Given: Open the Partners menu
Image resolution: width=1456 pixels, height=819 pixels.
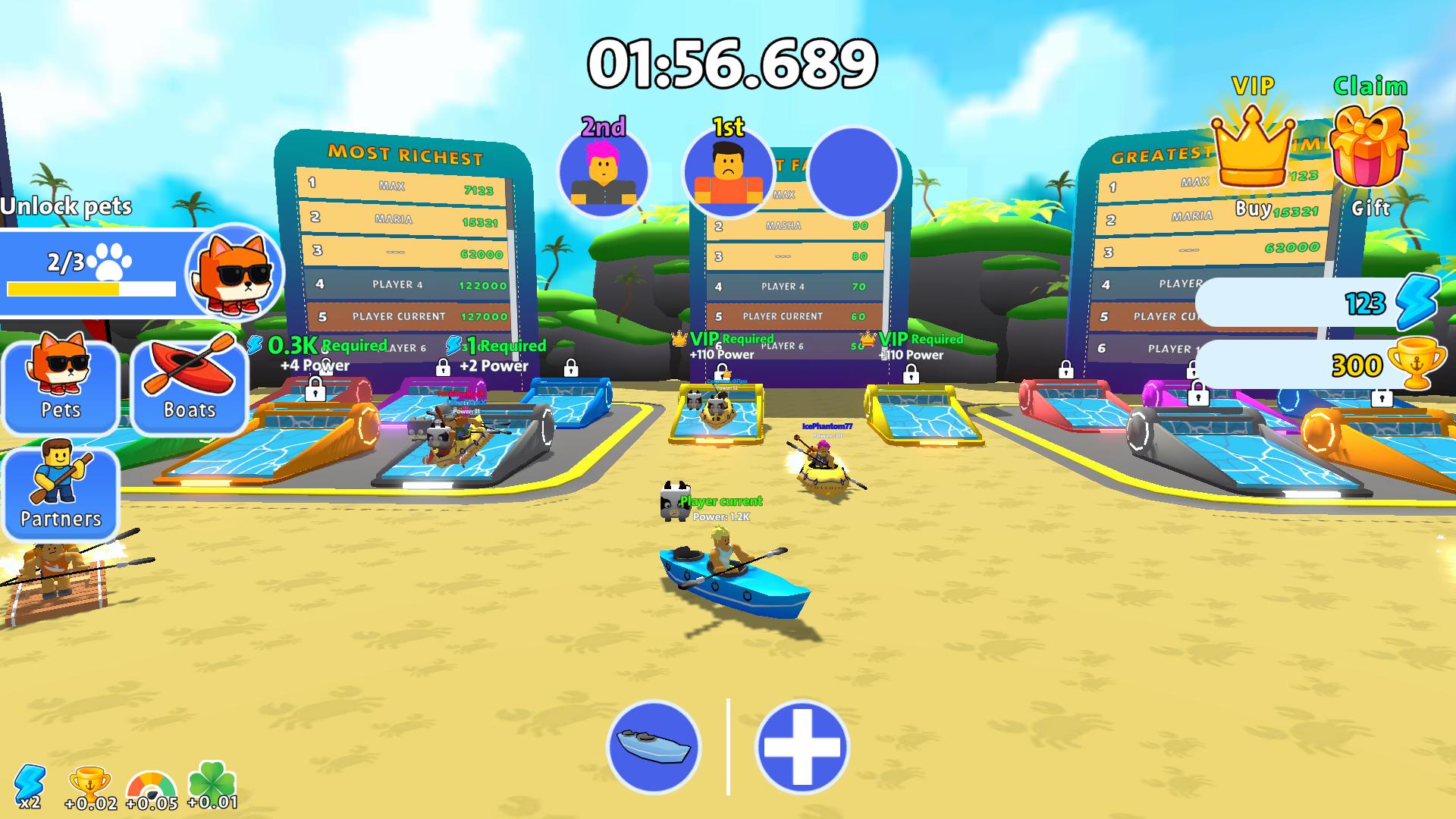Looking at the screenshot, I should [x=61, y=493].
